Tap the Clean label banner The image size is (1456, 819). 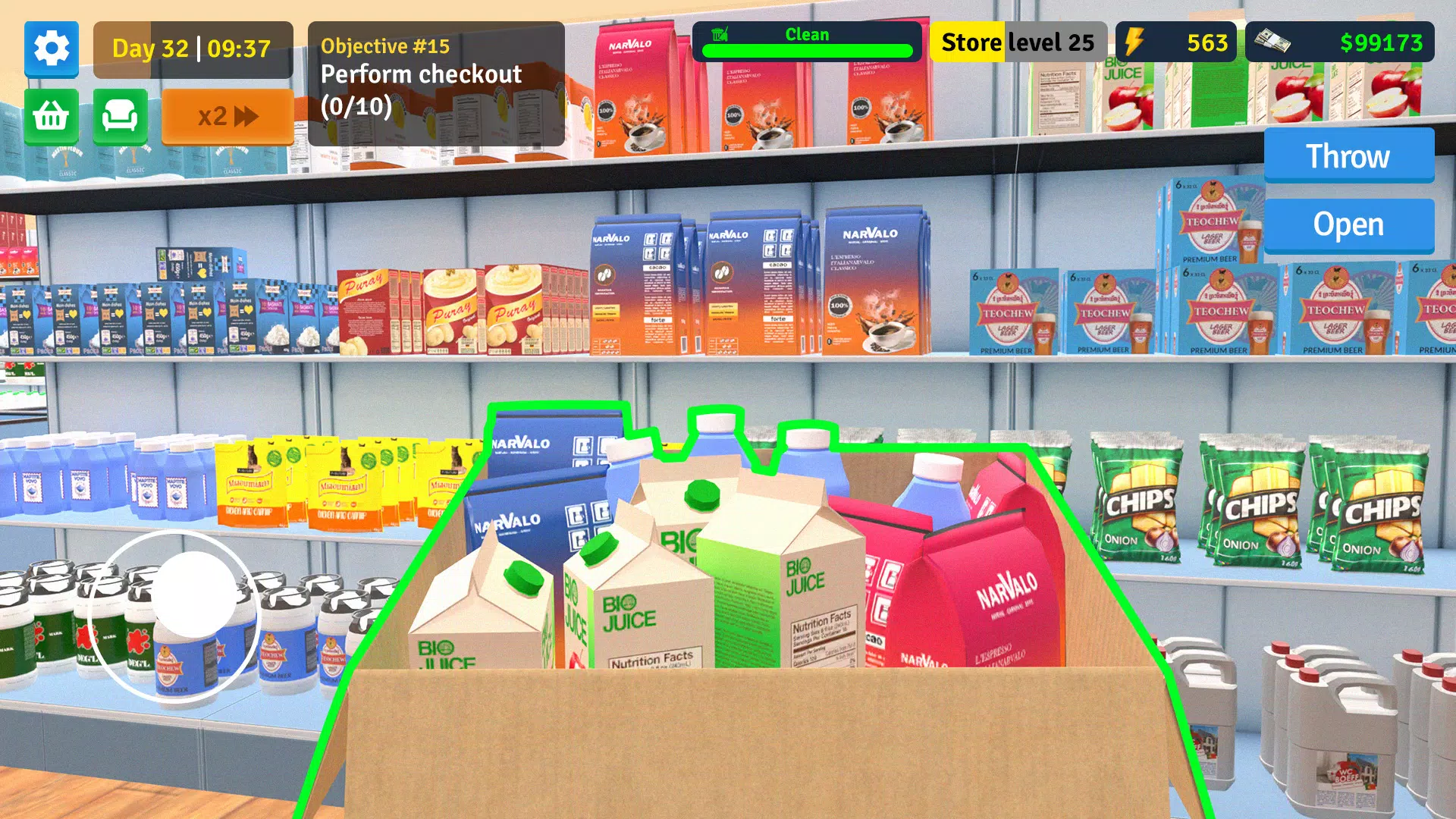[x=808, y=34]
